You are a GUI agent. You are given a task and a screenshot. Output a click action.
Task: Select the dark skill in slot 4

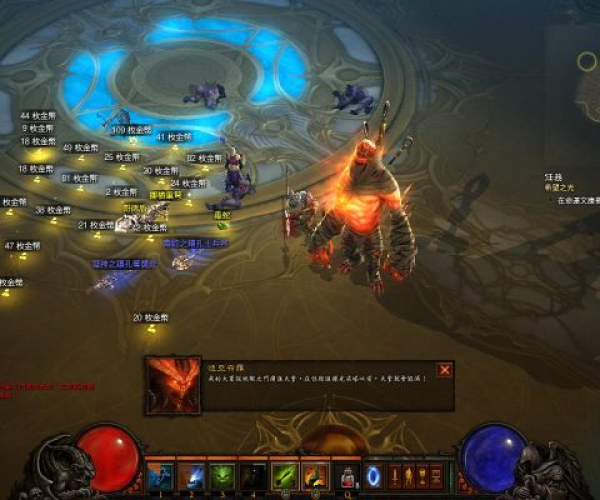[x=254, y=475]
